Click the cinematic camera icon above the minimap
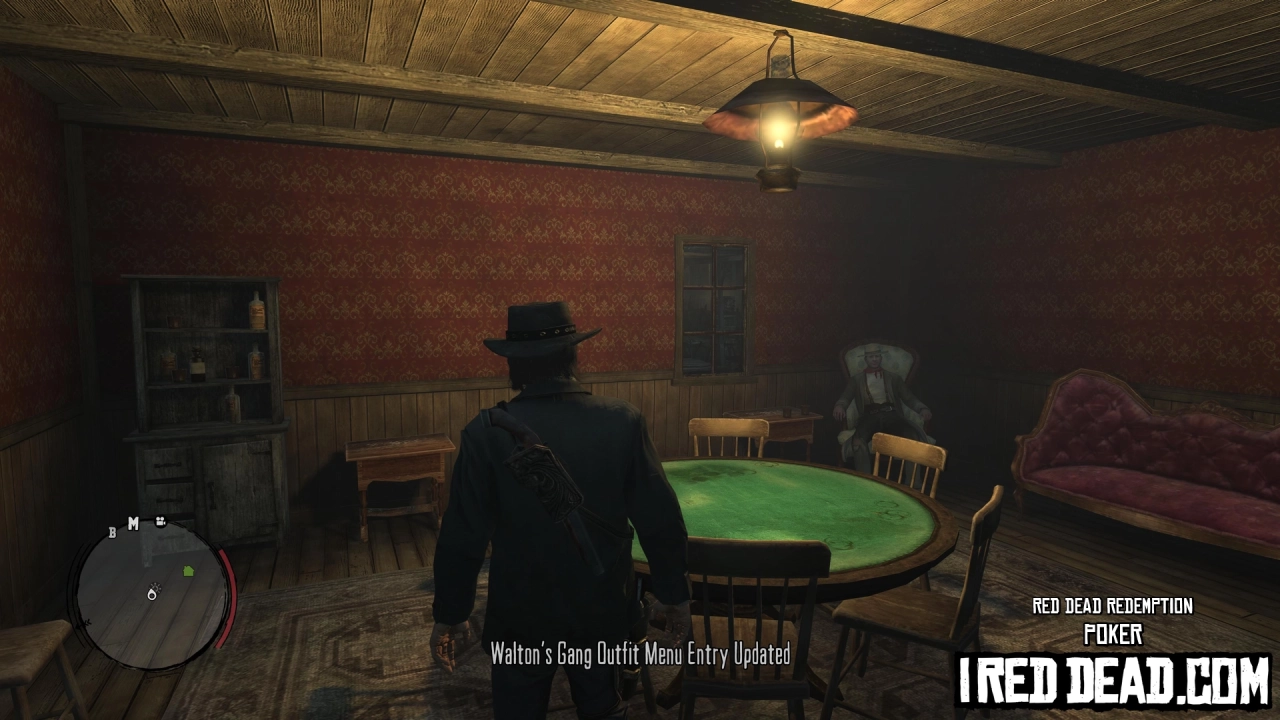 point(160,522)
